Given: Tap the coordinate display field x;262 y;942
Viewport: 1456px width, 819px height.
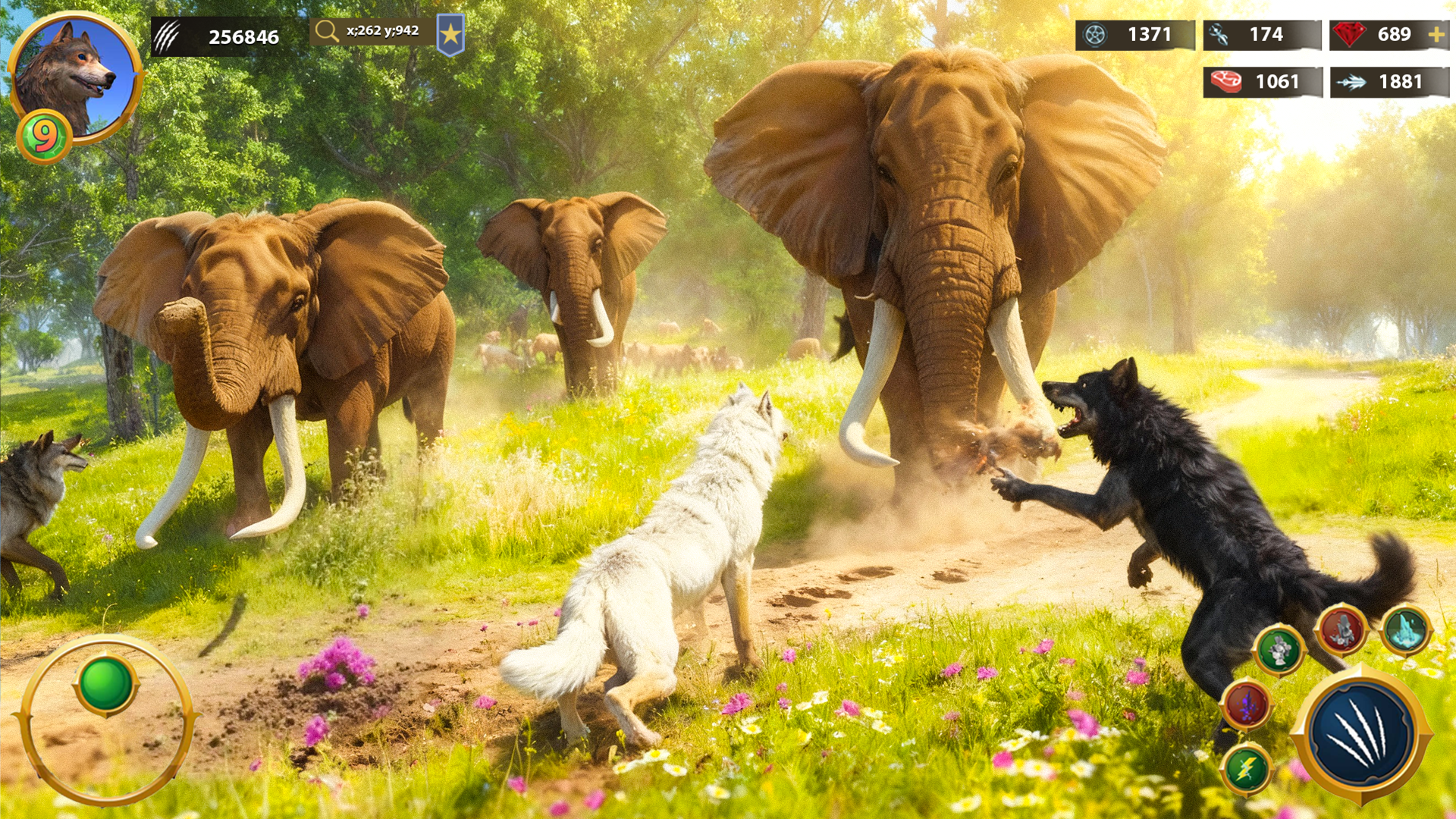Looking at the screenshot, I should (x=372, y=33).
